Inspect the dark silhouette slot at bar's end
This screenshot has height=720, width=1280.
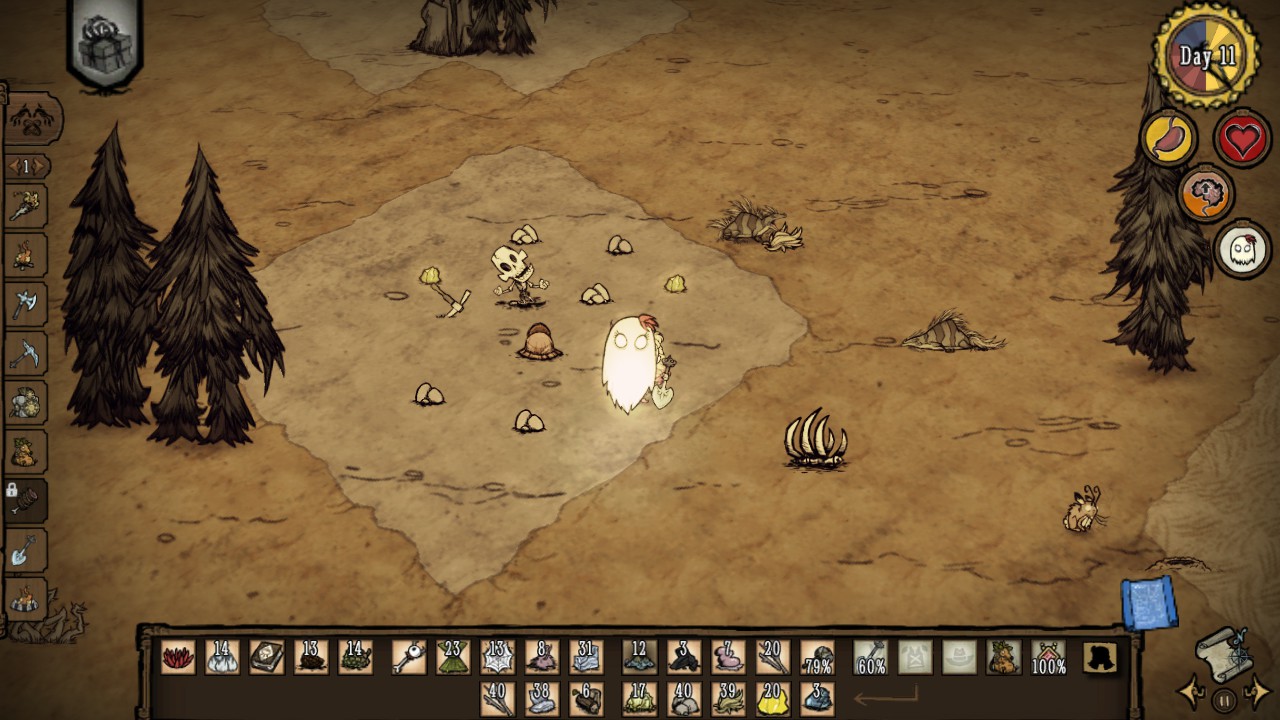coord(1101,658)
